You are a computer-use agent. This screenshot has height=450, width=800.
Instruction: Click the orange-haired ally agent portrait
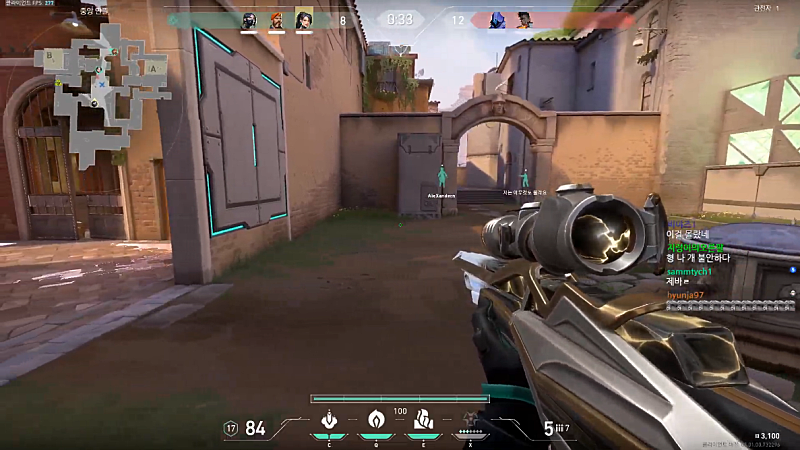pyautogui.click(x=277, y=19)
